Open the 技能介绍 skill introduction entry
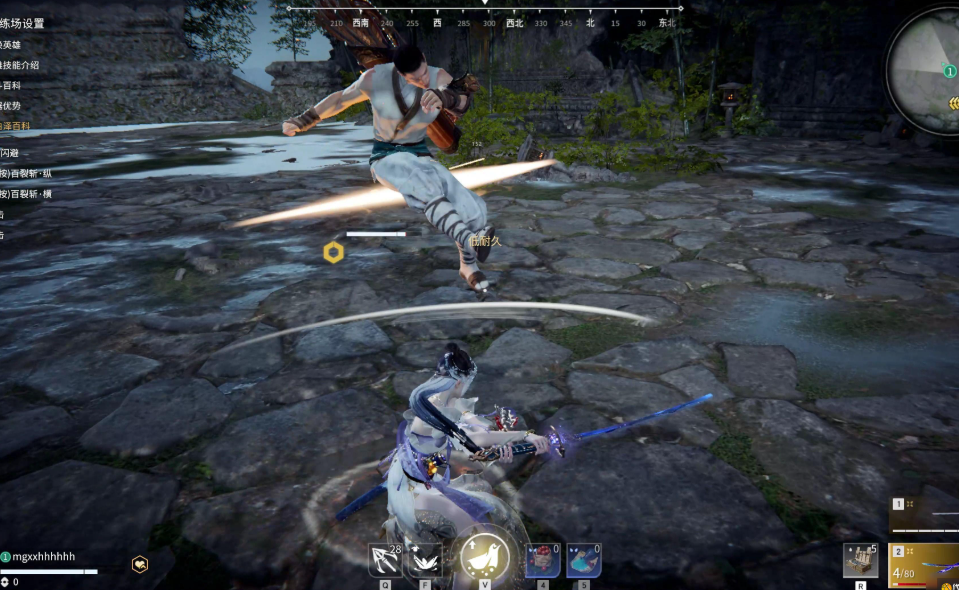 (x=20, y=65)
